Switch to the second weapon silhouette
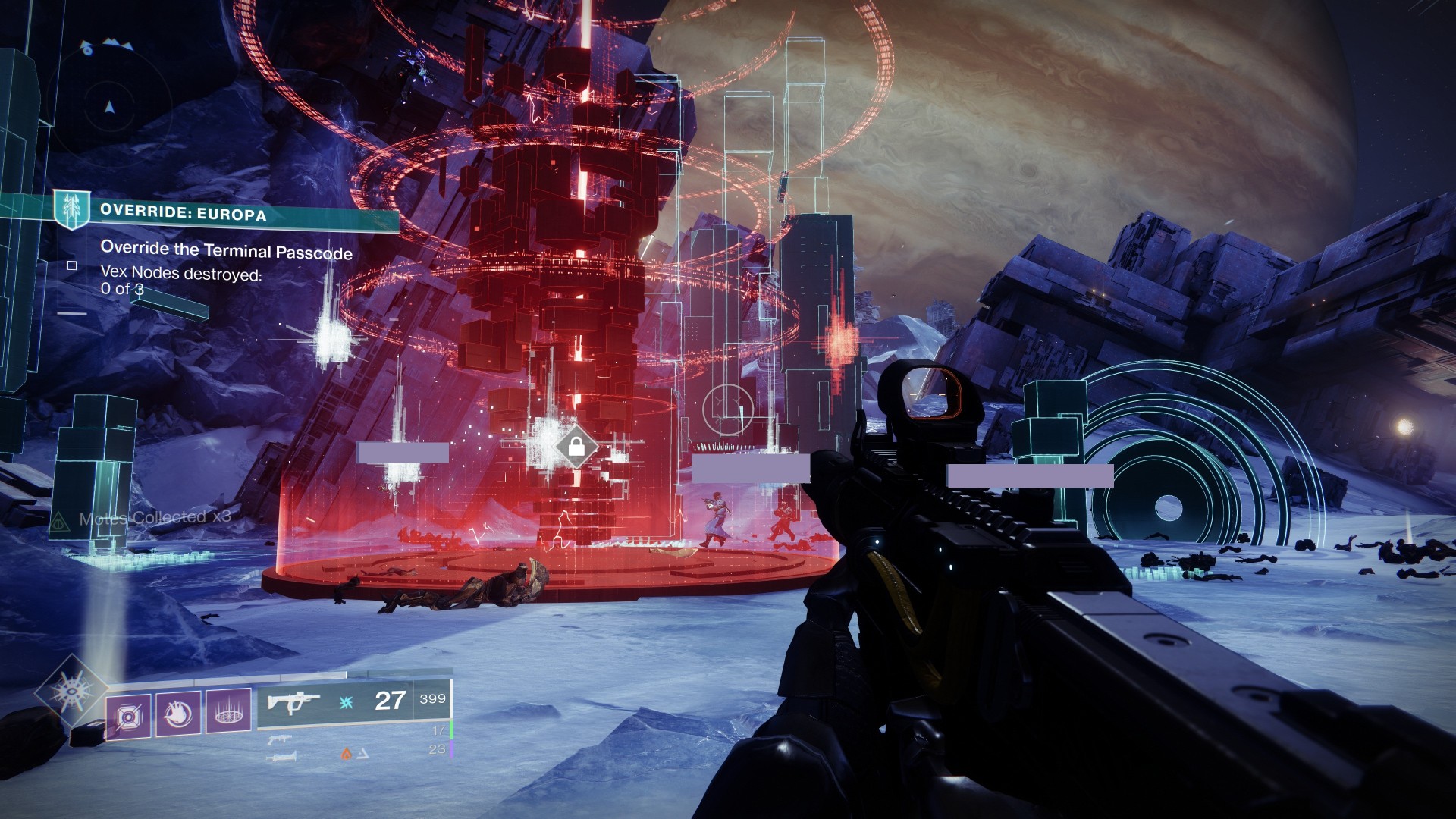 point(280,740)
